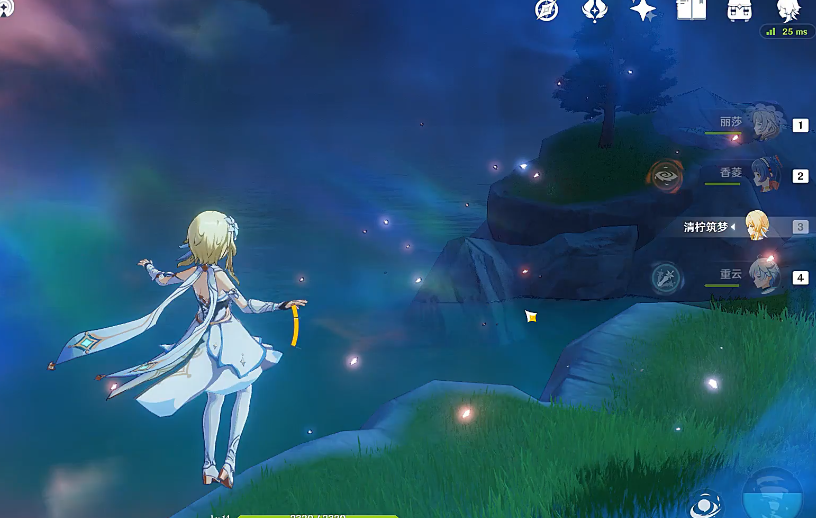Select active character 清柠筑梦 in party list

(757, 226)
